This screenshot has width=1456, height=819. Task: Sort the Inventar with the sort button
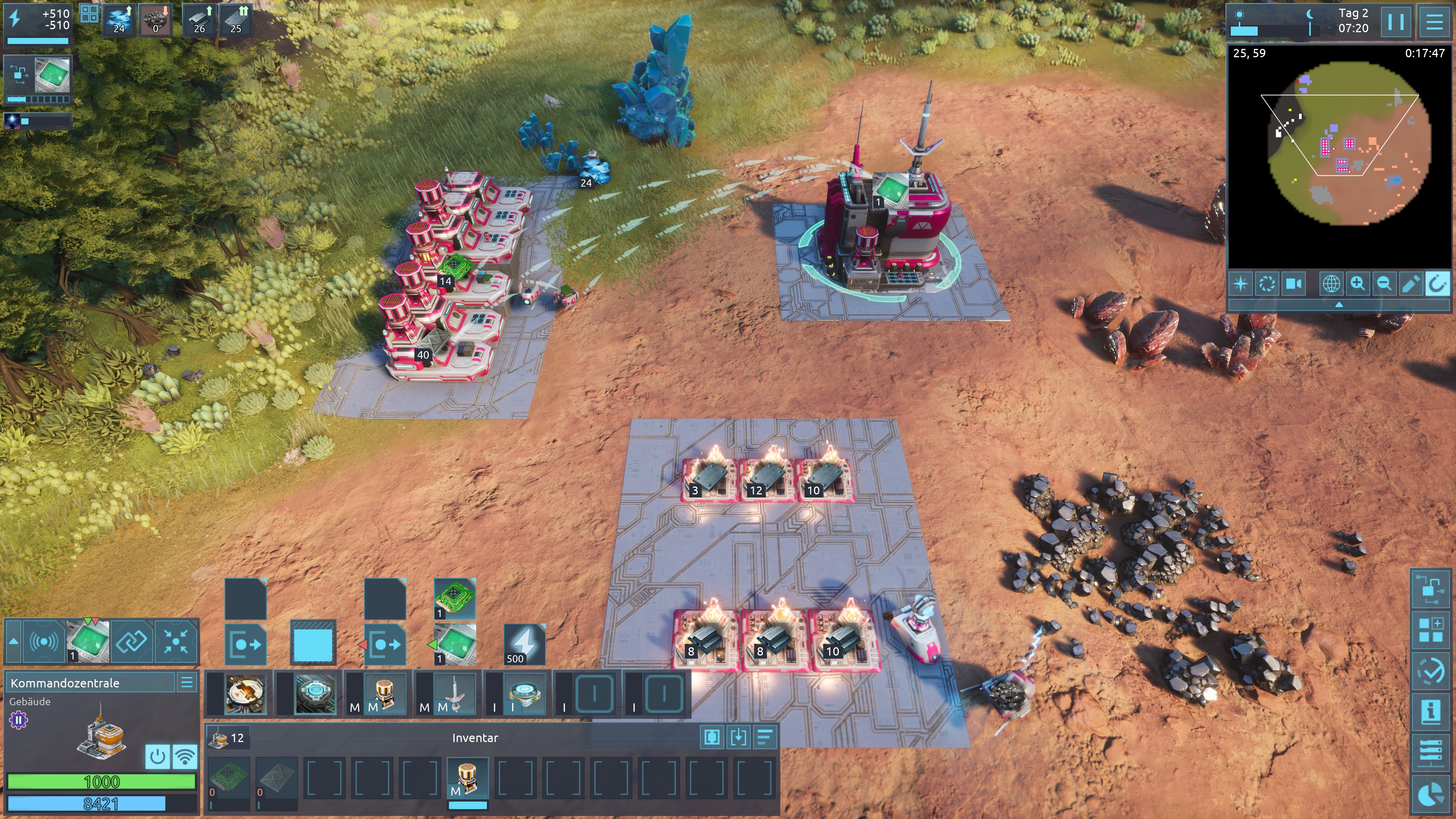(x=765, y=737)
